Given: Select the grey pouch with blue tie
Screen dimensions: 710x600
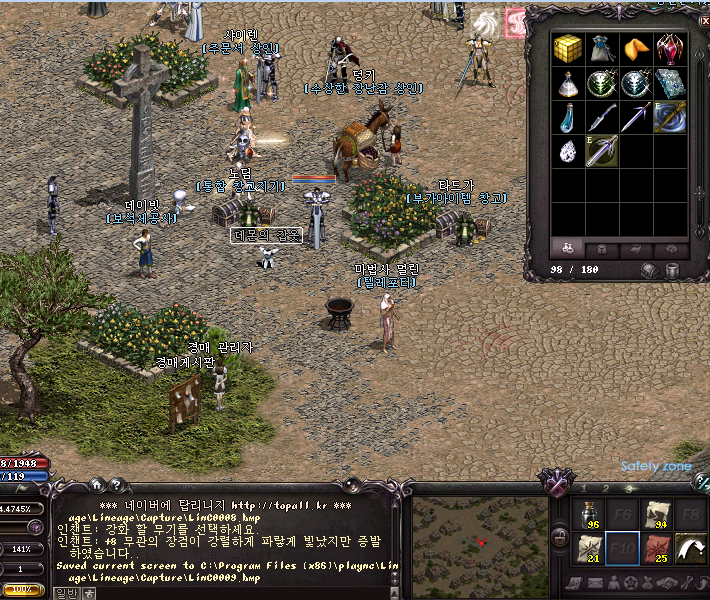Looking at the screenshot, I should pos(602,49).
